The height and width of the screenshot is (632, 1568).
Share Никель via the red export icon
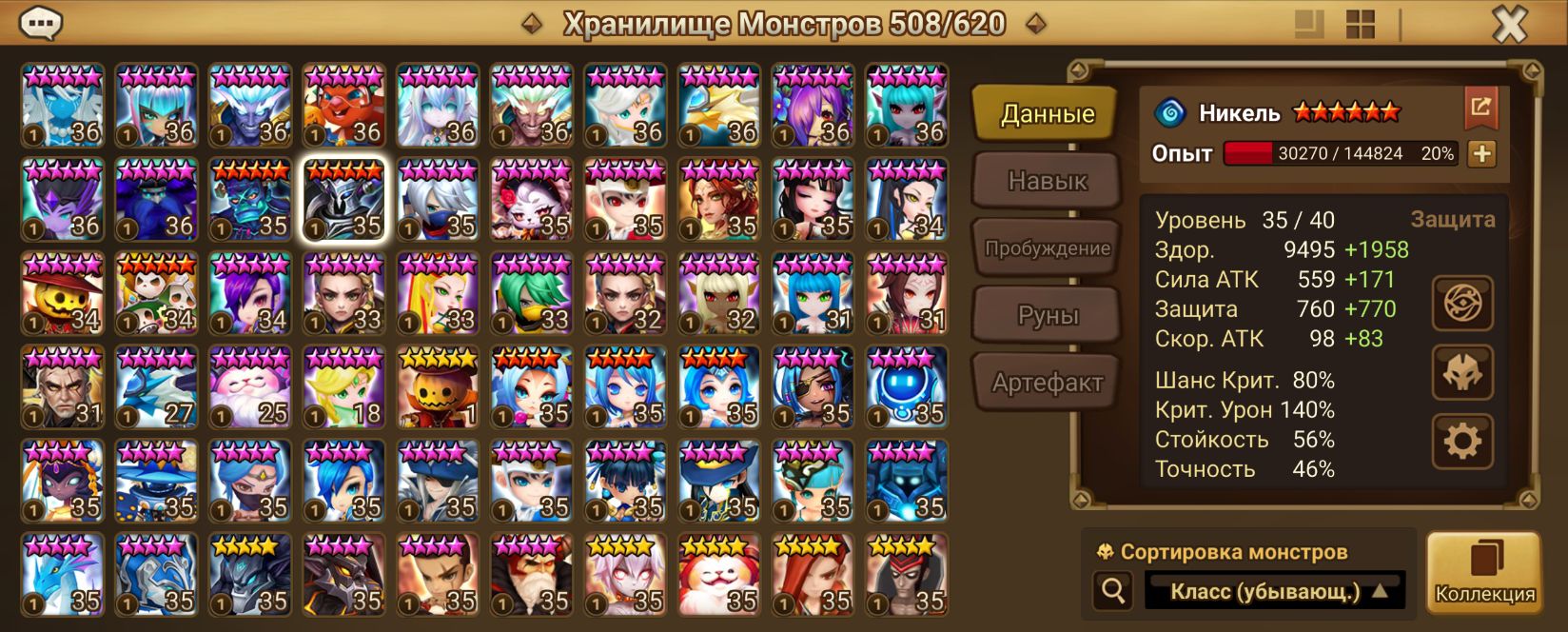1480,107
